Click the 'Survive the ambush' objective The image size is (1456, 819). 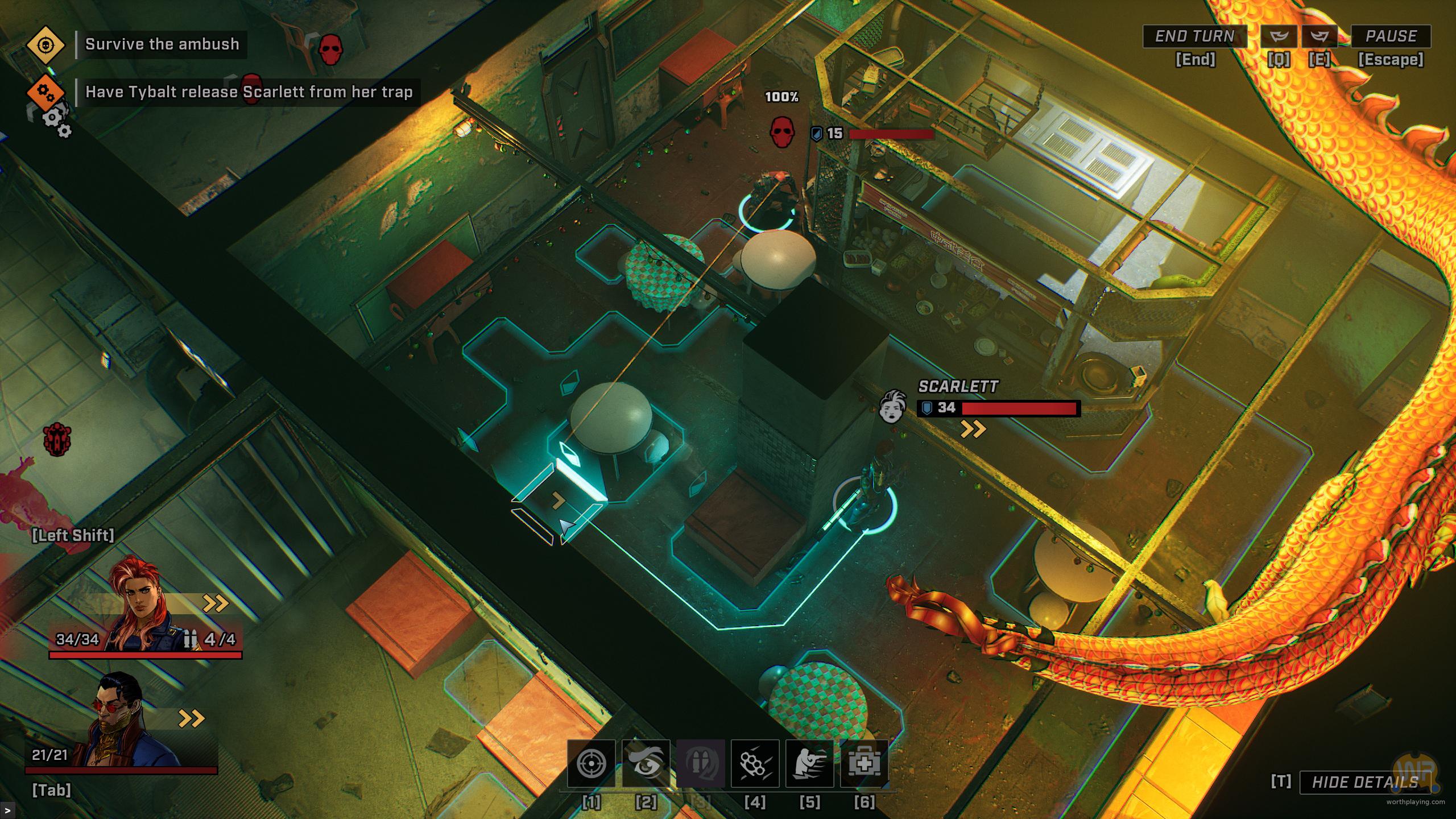coord(162,44)
